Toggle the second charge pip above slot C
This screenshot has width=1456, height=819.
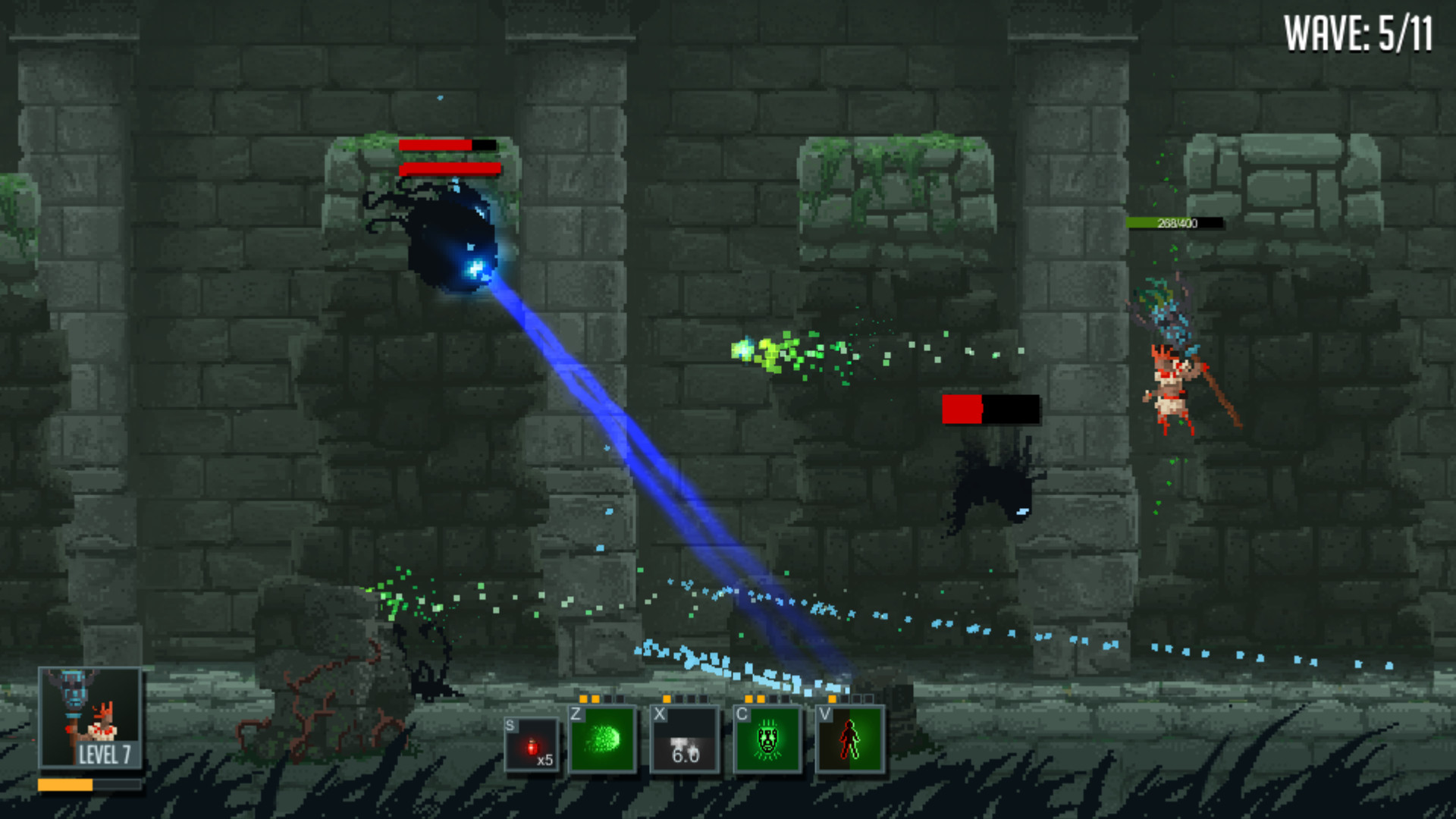click(x=761, y=698)
